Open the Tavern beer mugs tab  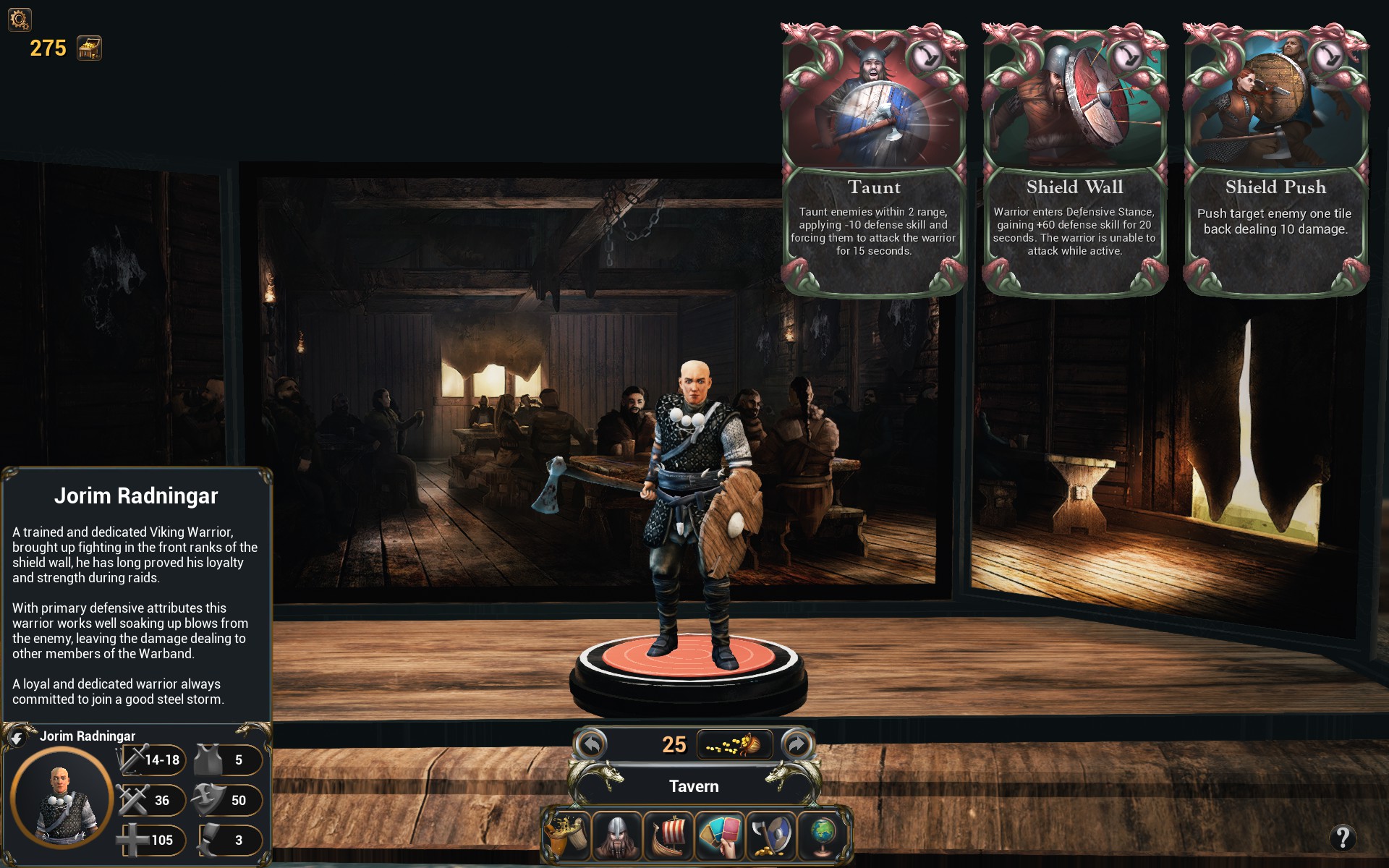[x=566, y=835]
